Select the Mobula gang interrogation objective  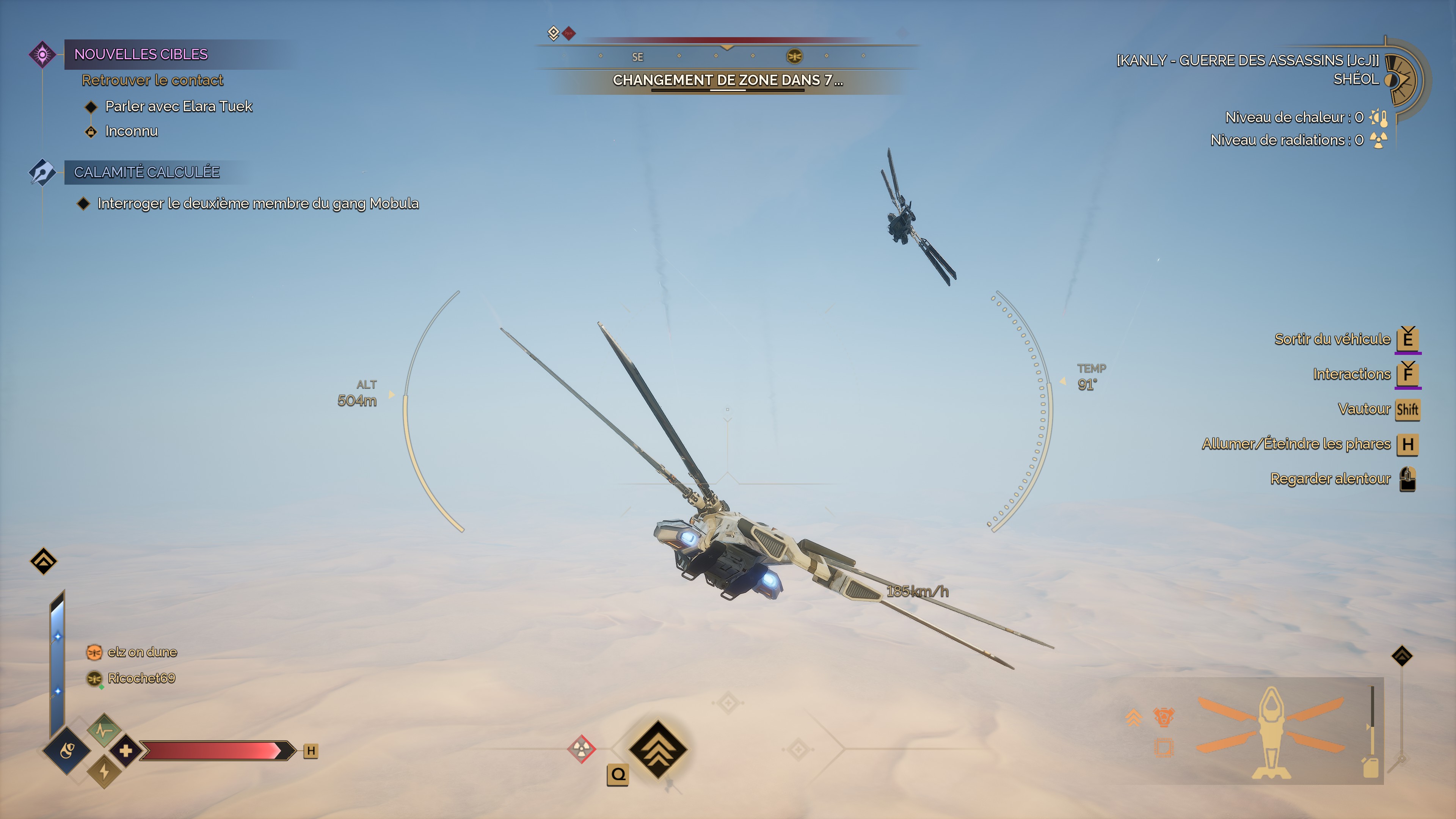coord(258,204)
